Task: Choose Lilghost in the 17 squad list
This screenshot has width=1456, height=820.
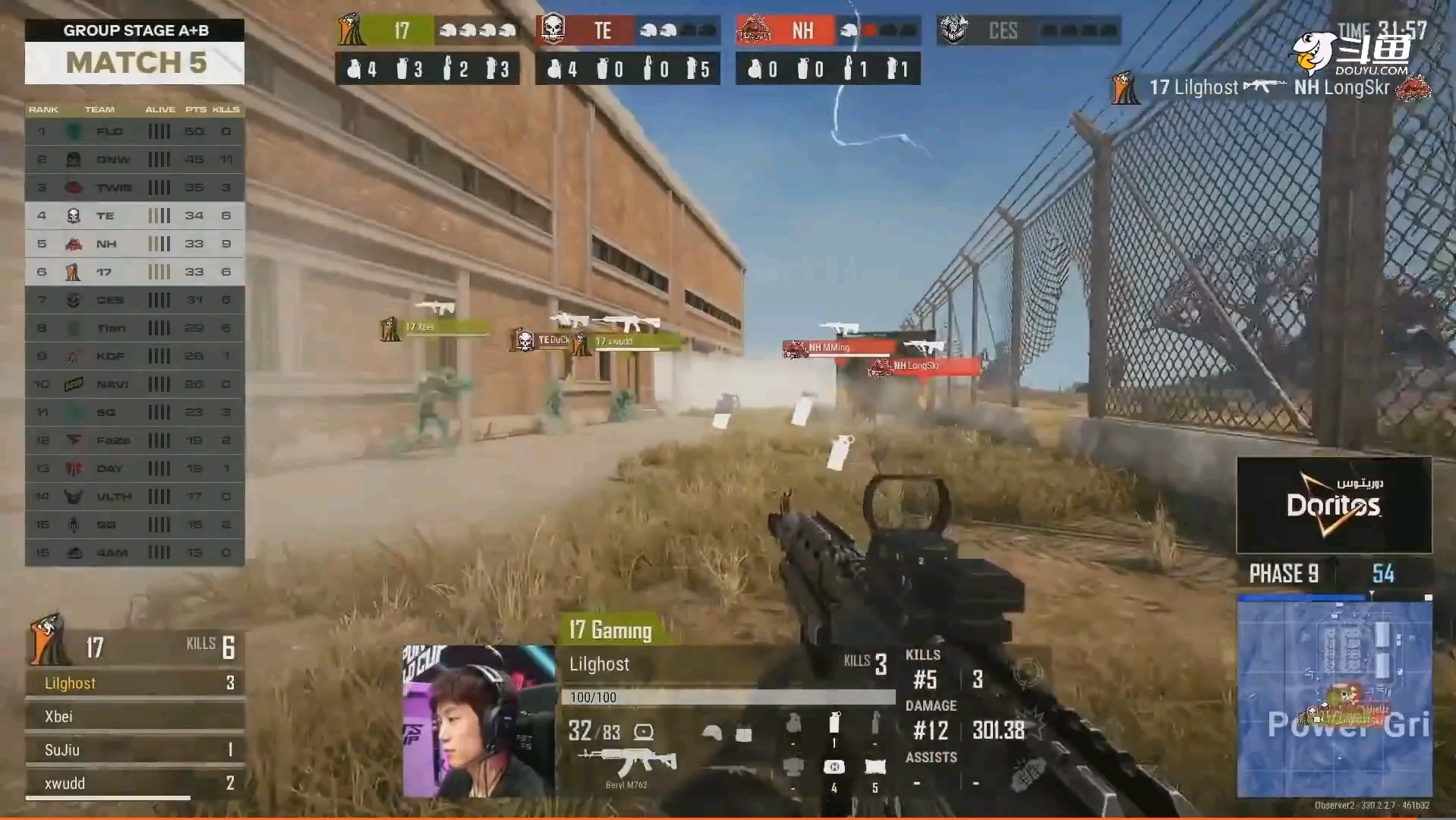Action: (134, 683)
